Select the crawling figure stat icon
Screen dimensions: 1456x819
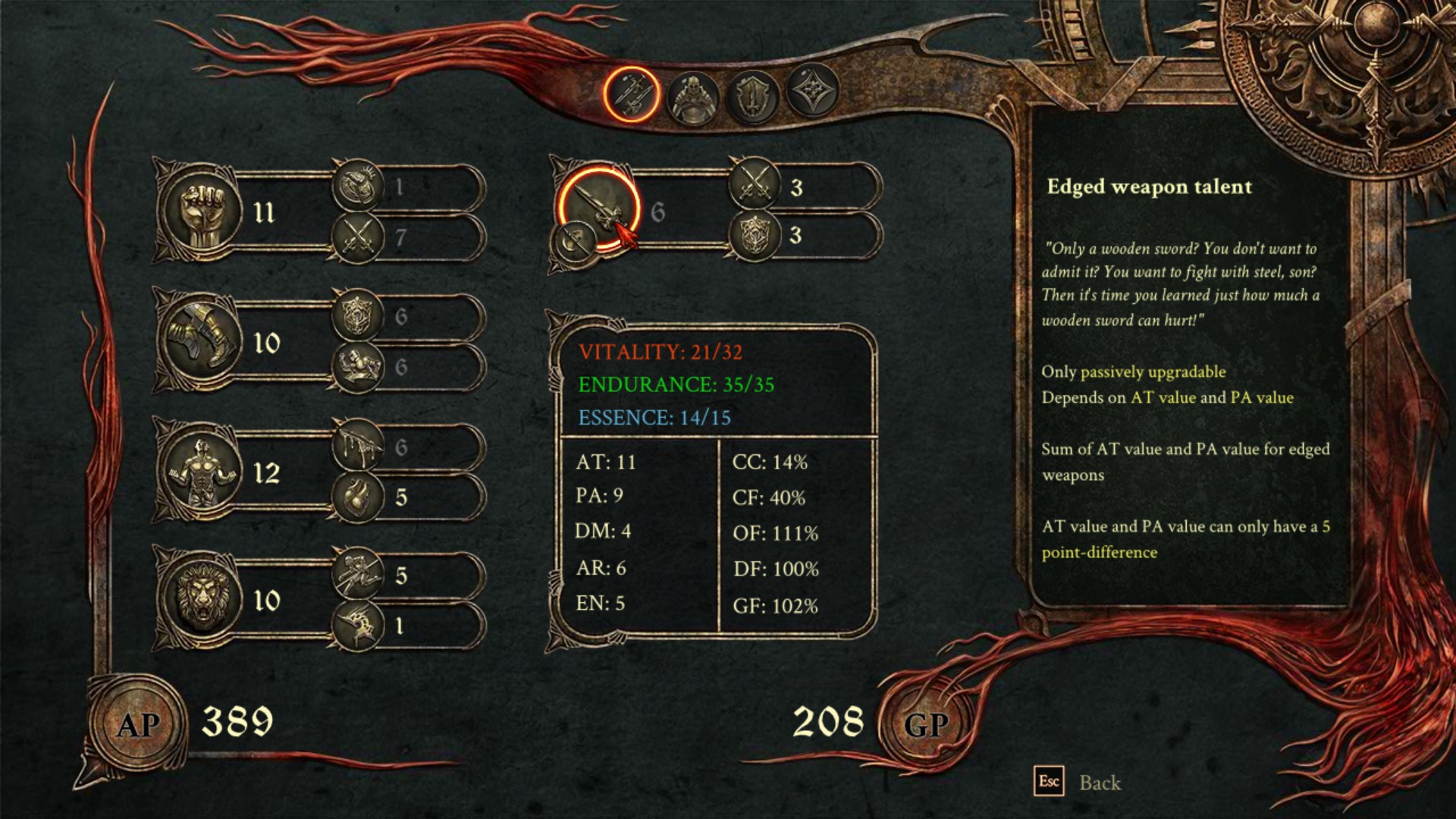[x=359, y=366]
